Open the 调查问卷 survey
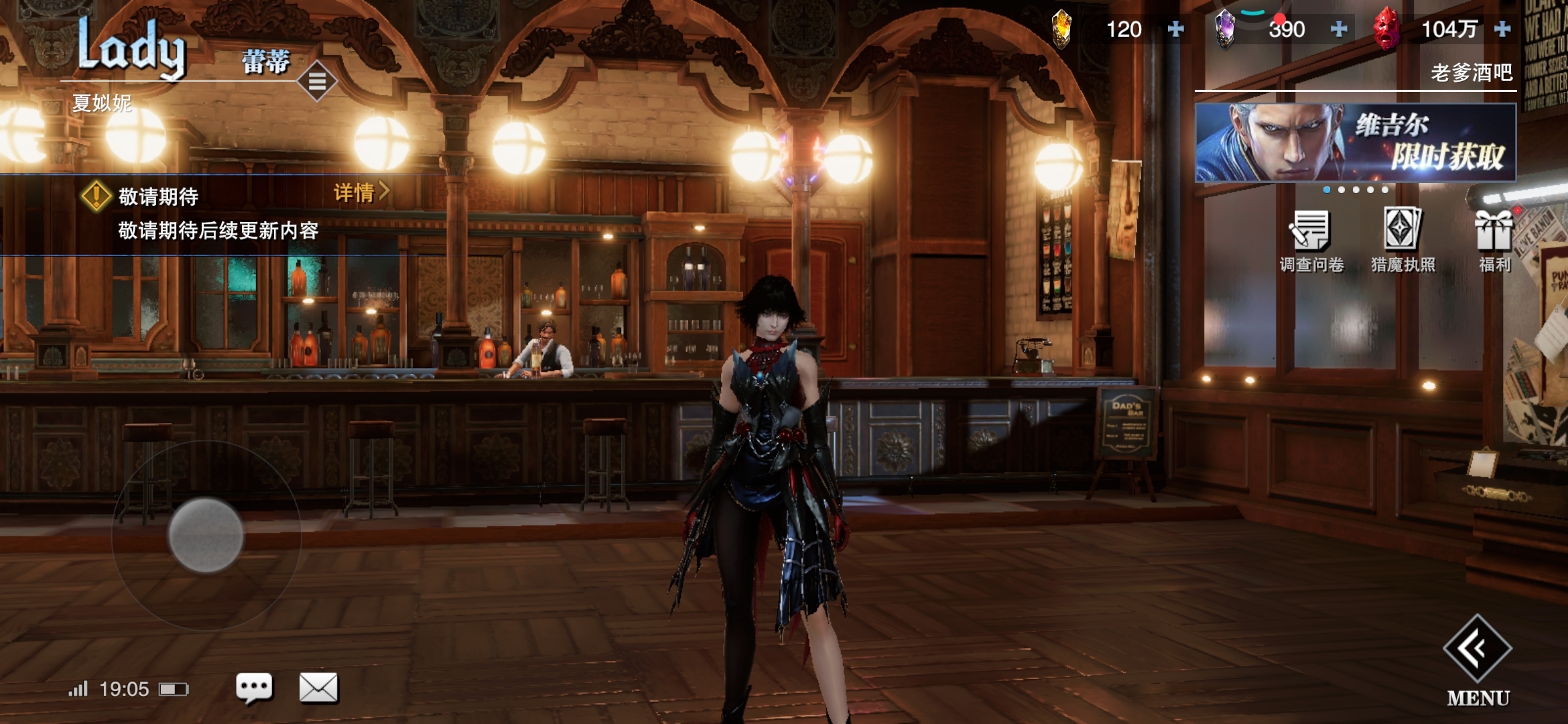 point(1311,240)
